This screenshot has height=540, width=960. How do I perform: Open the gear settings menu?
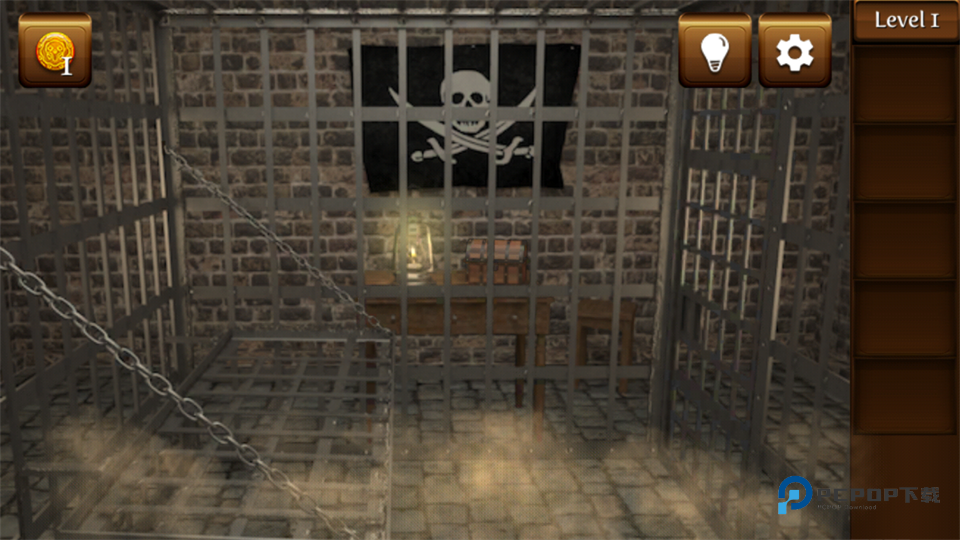[x=795, y=51]
